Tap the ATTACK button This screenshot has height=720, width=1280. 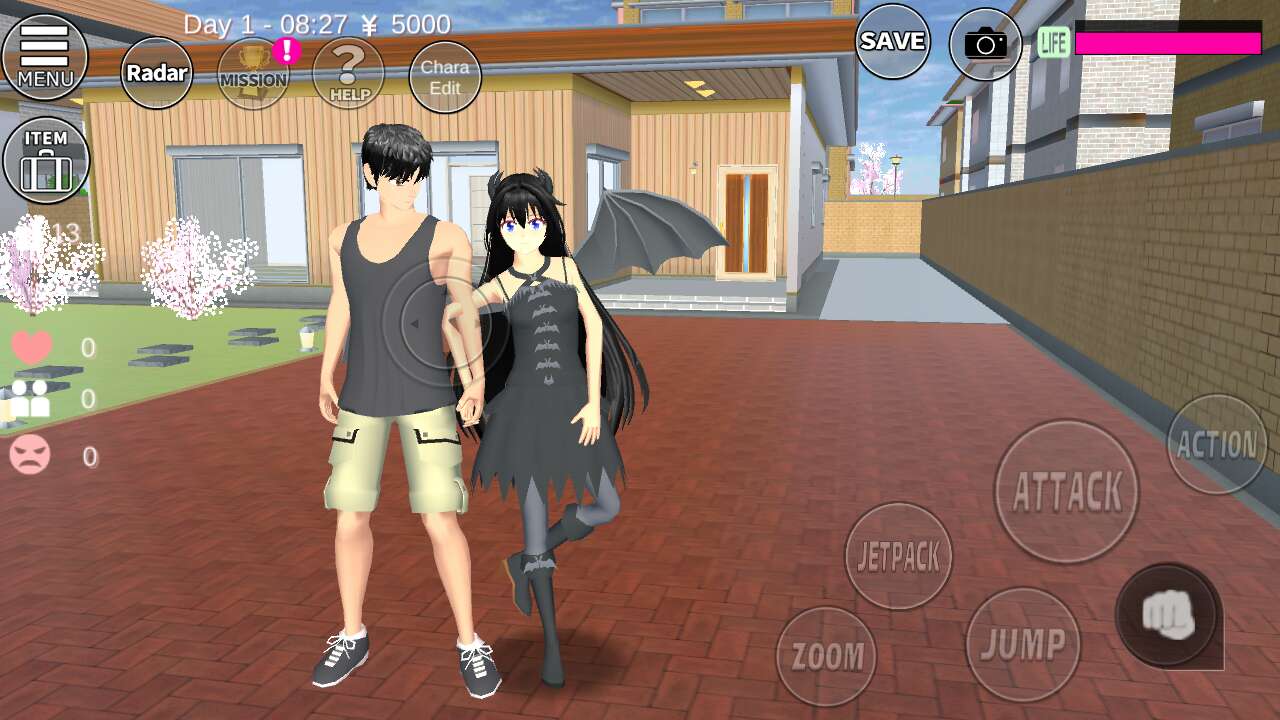1067,491
